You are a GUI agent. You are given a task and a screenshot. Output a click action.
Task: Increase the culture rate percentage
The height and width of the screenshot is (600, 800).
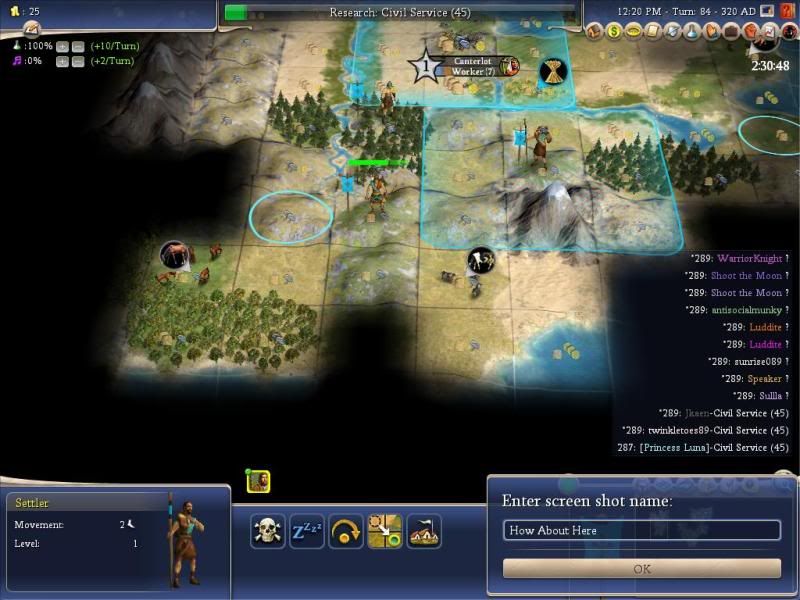point(62,61)
